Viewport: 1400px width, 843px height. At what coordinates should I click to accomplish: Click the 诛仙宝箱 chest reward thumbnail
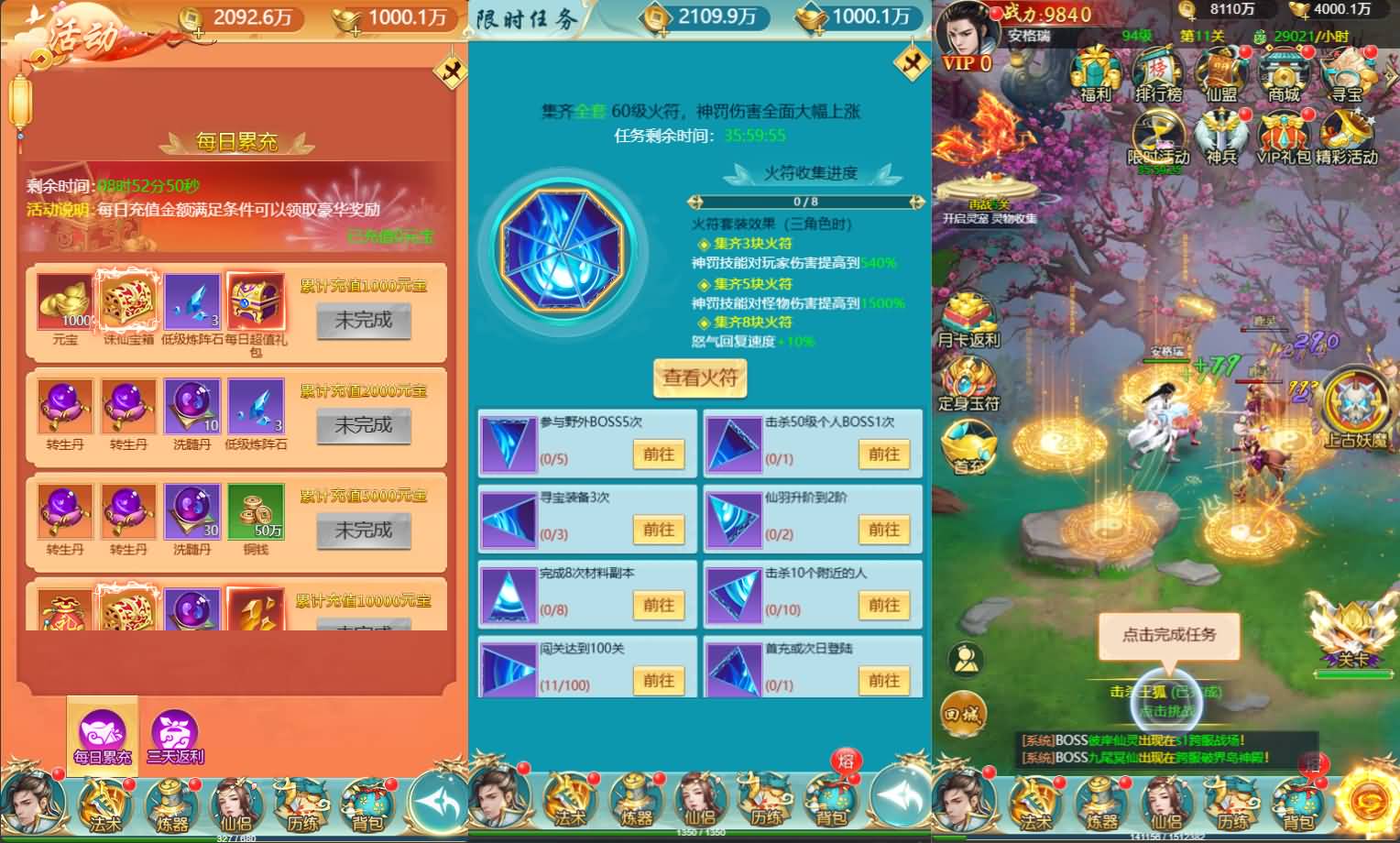127,301
